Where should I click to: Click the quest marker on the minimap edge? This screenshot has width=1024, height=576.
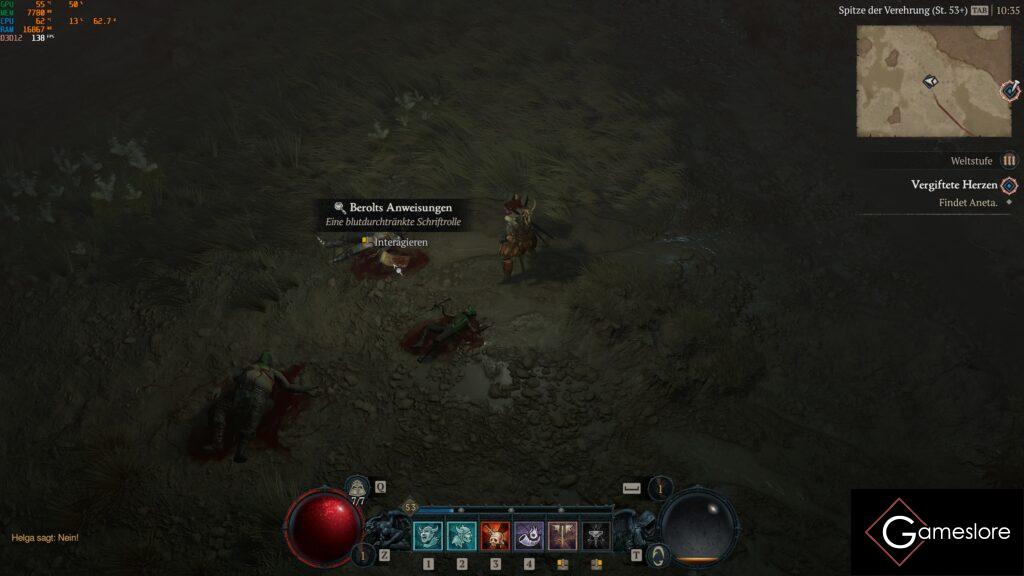1010,92
